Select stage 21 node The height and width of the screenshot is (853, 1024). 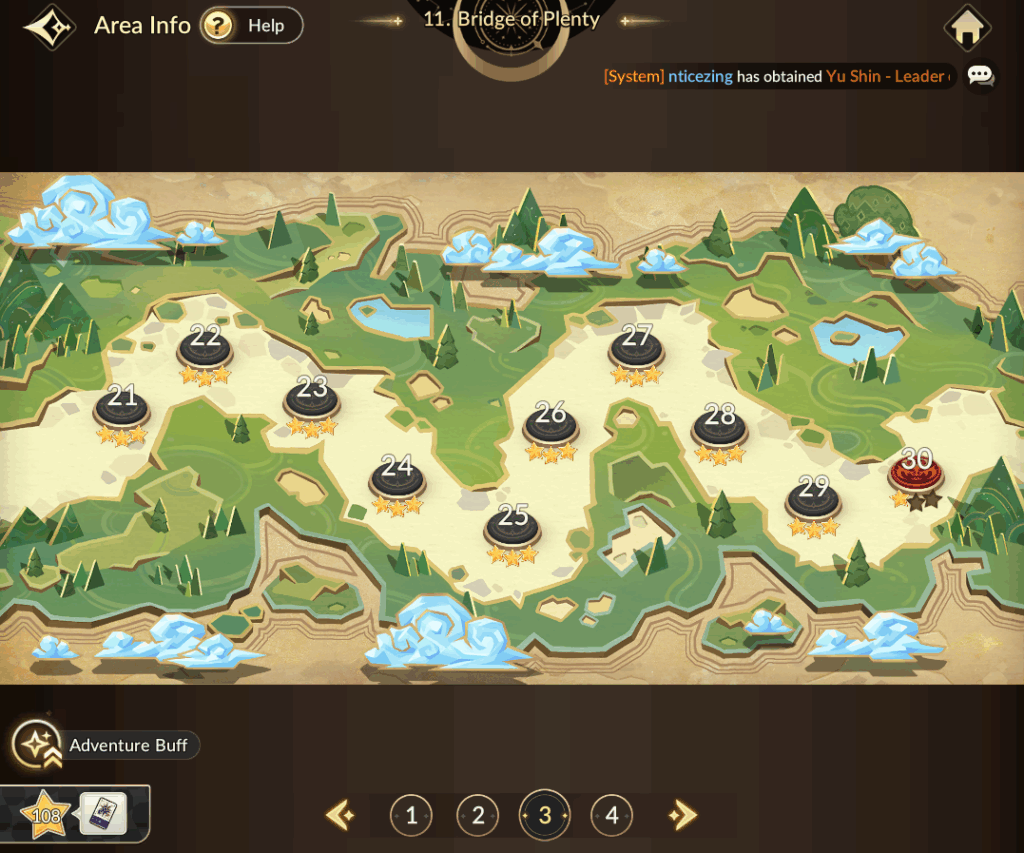pyautogui.click(x=122, y=407)
